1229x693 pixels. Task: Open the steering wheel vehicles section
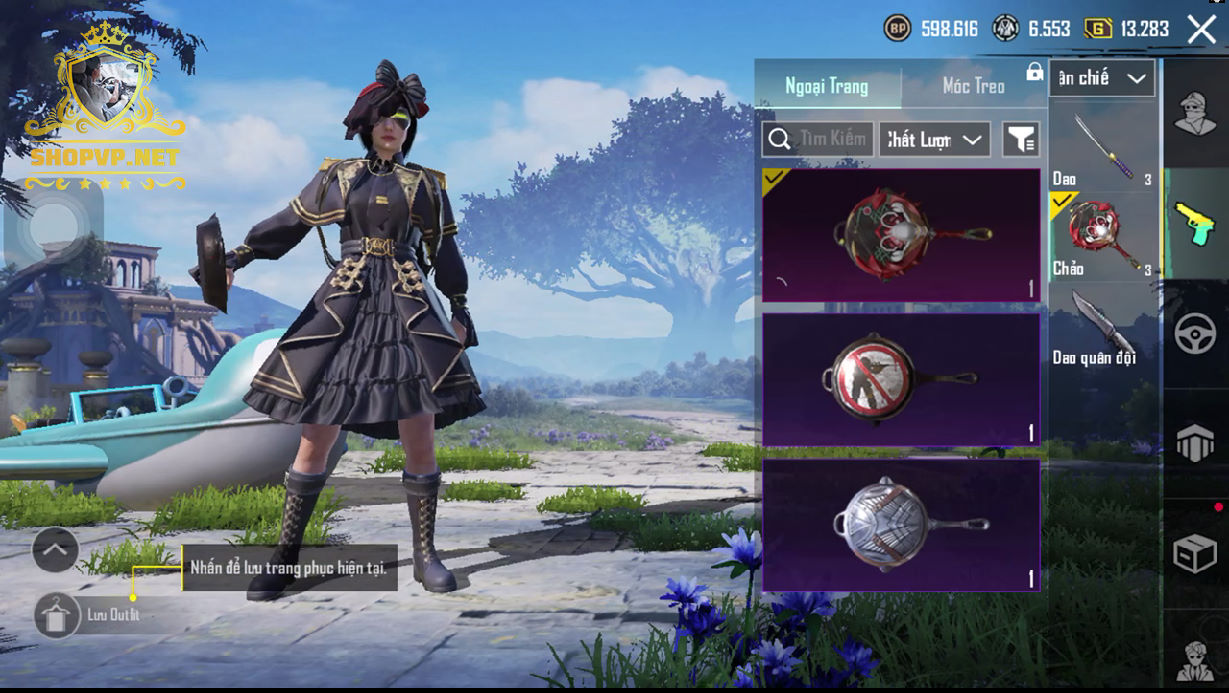point(1194,334)
